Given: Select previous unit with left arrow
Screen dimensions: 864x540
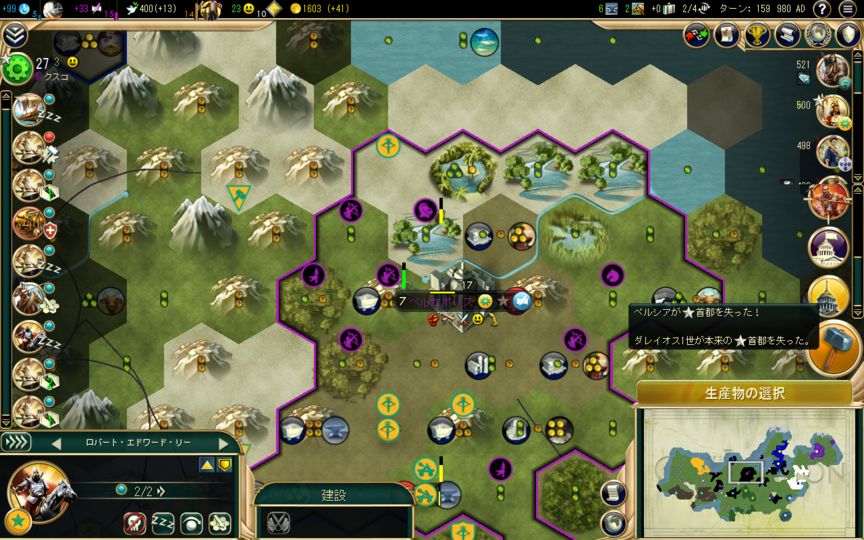Looking at the screenshot, I should pyautogui.click(x=56, y=443).
